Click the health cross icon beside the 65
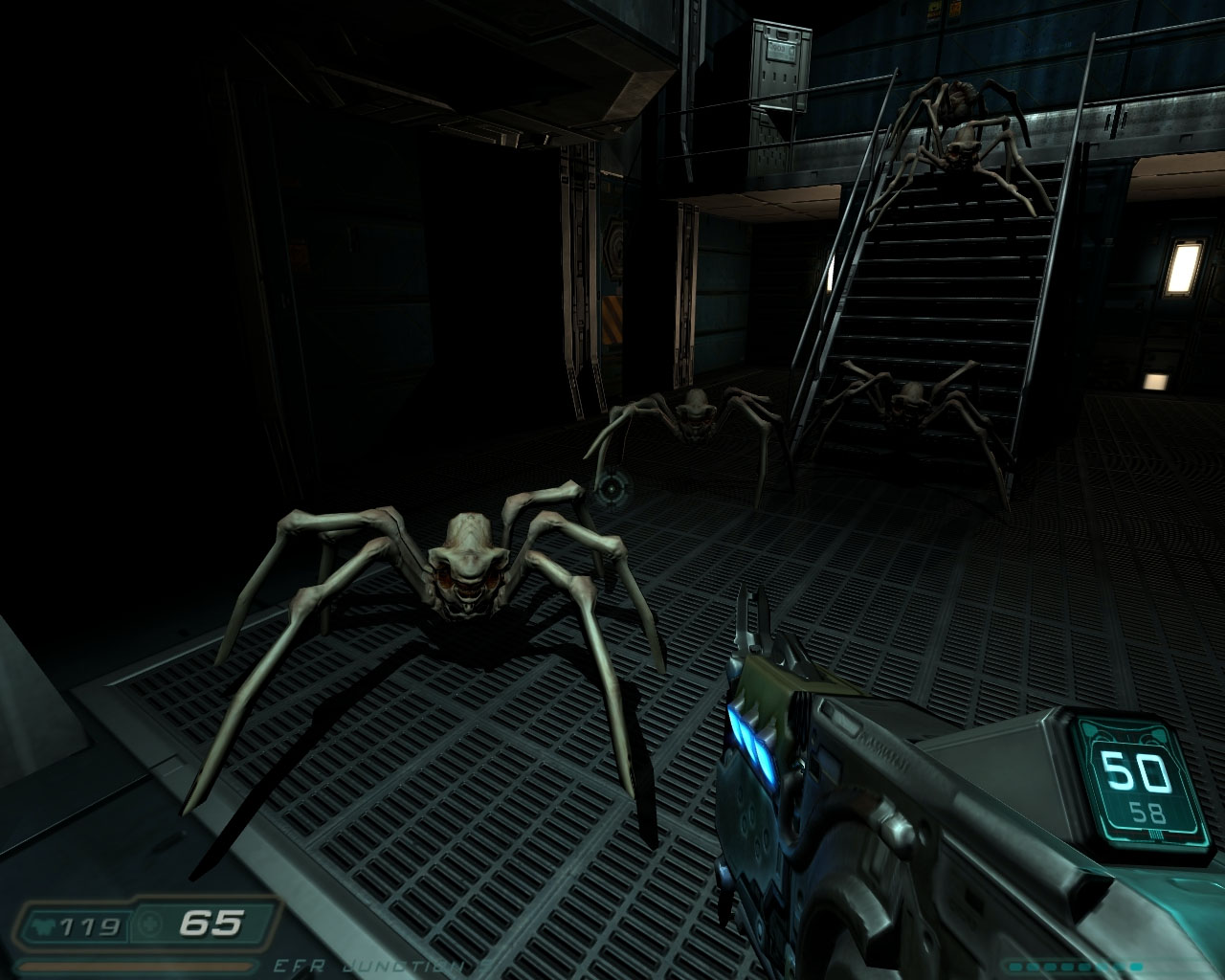Screen dimensions: 1225x980 coord(149,923)
